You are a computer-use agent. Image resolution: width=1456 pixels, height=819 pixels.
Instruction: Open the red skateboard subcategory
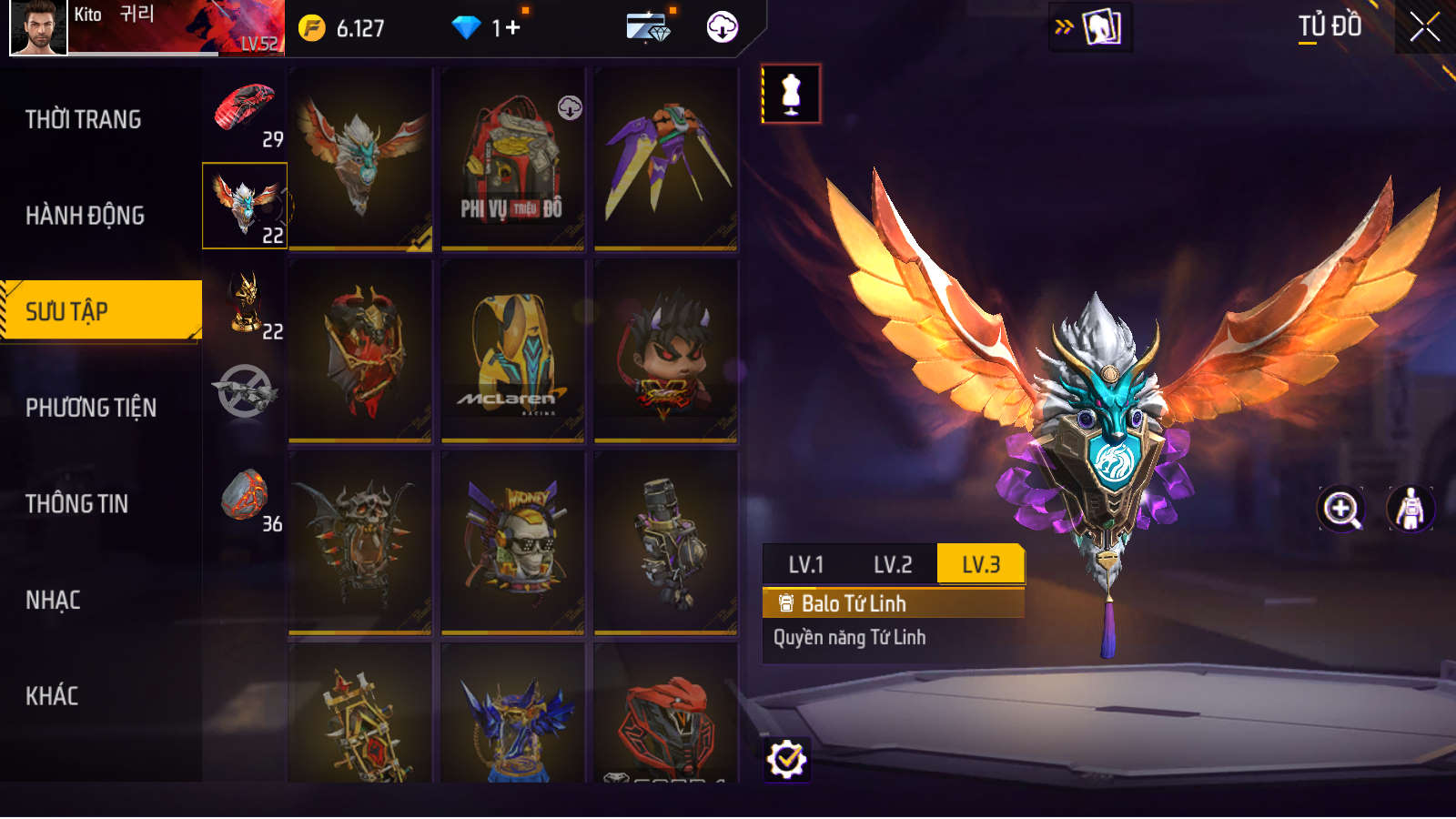pyautogui.click(x=244, y=115)
